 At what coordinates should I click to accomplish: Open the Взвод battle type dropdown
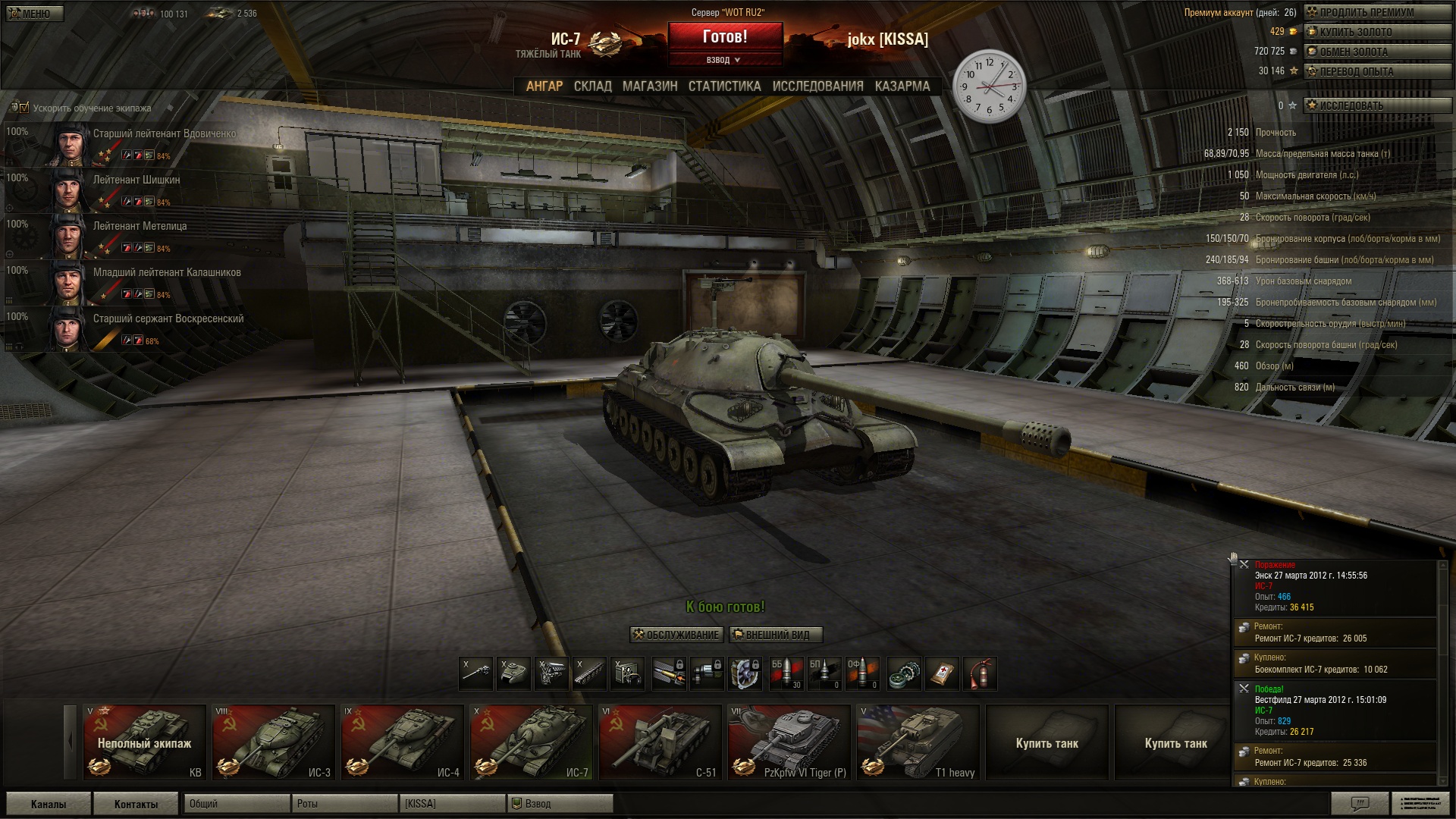724,60
